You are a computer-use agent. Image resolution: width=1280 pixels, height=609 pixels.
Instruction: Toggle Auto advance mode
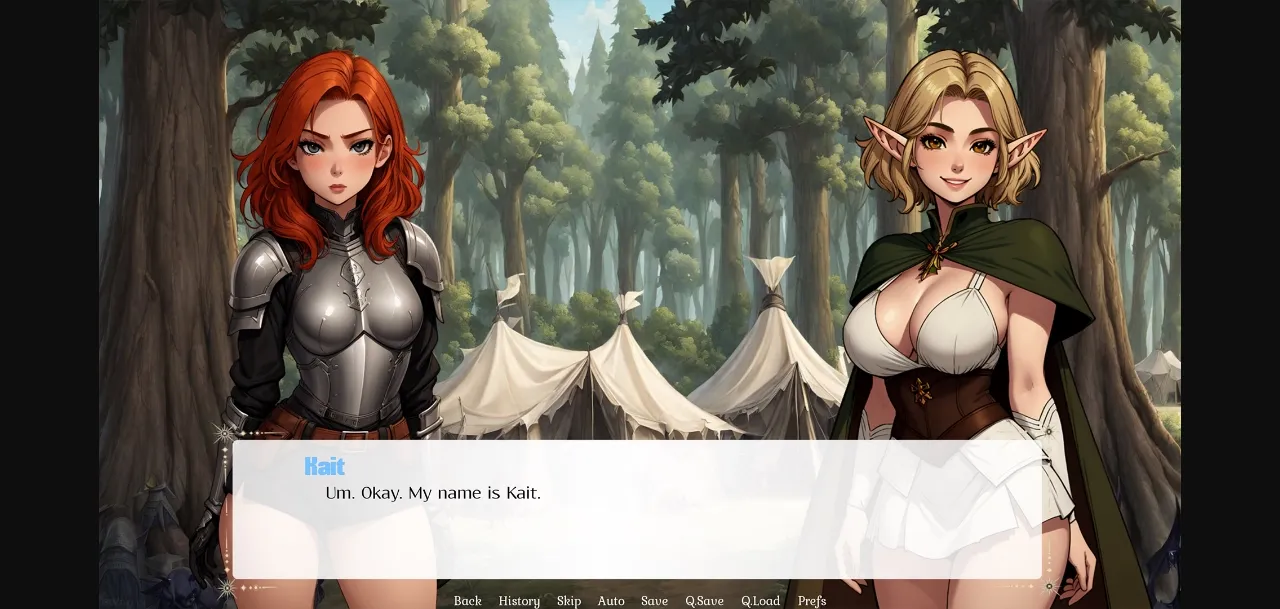coord(611,601)
